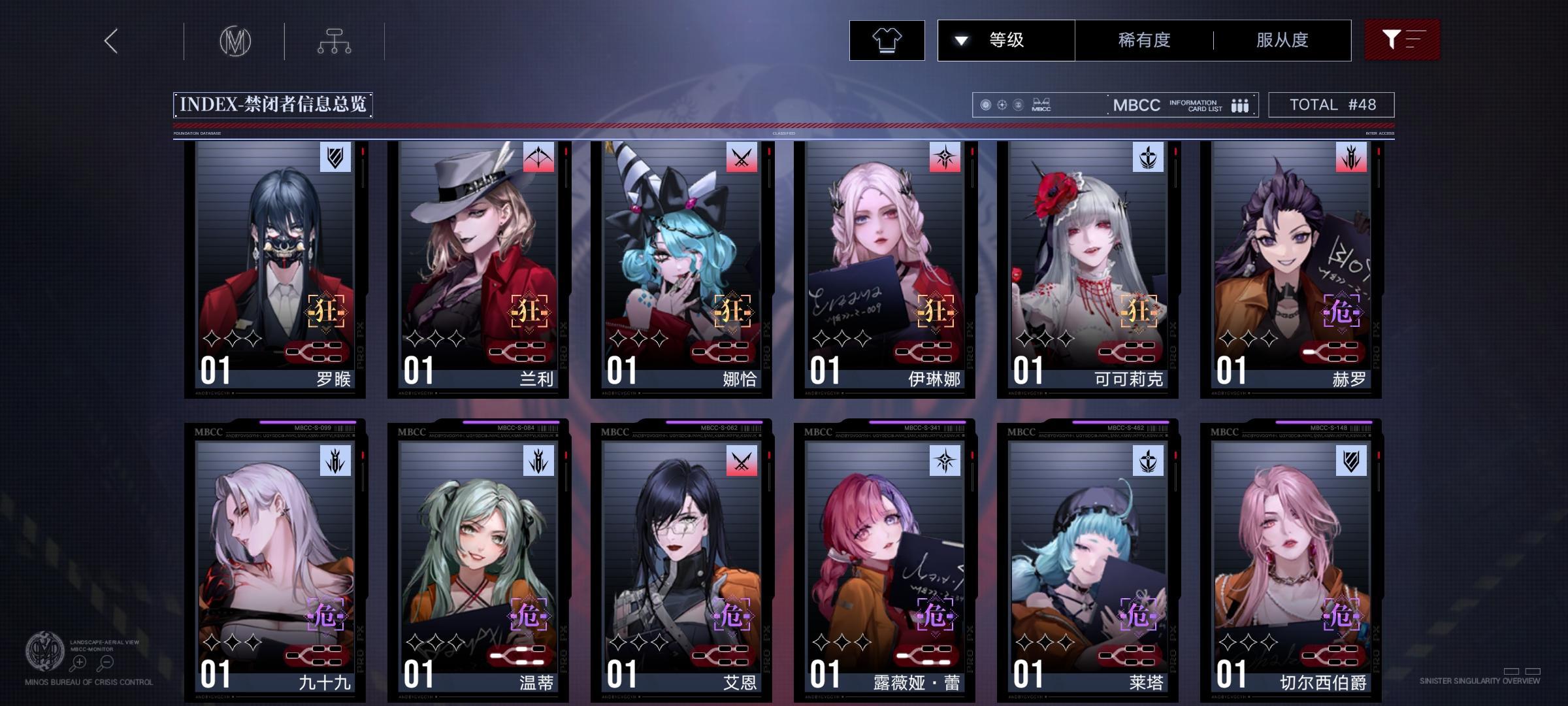This screenshot has width=1568, height=706.
Task: Open the outfit shirt icon in the toolbar
Action: pyautogui.click(x=887, y=39)
